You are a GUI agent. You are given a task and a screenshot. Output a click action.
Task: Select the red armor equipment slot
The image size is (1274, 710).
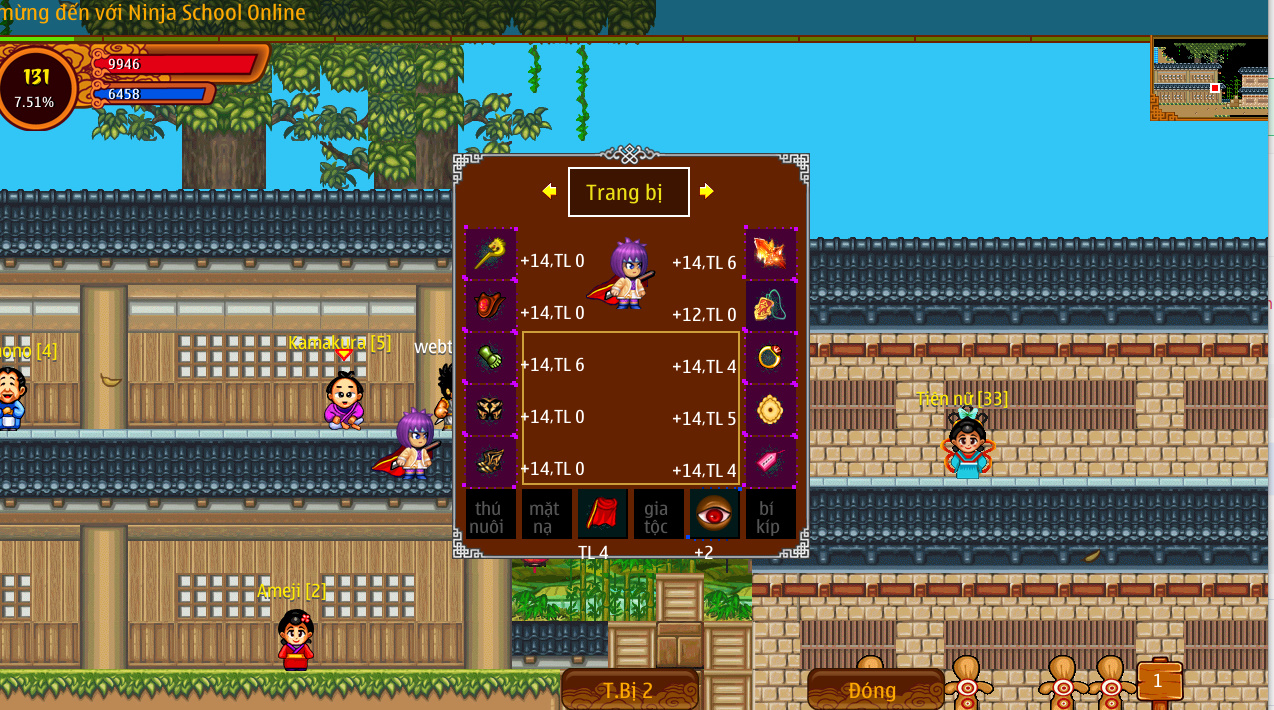pyautogui.click(x=490, y=306)
